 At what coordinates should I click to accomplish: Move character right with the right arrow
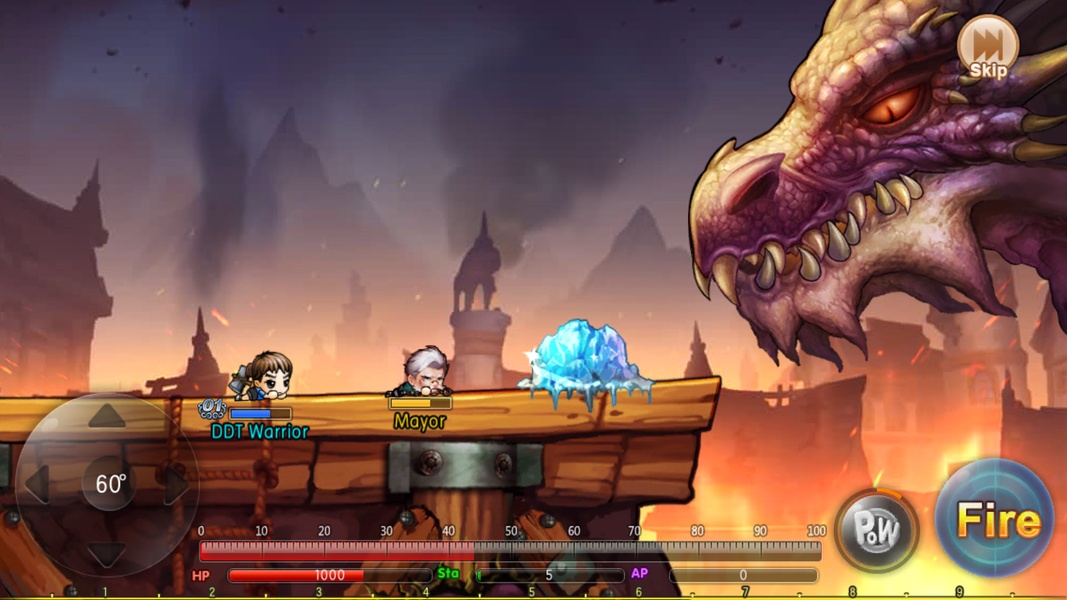pos(176,485)
